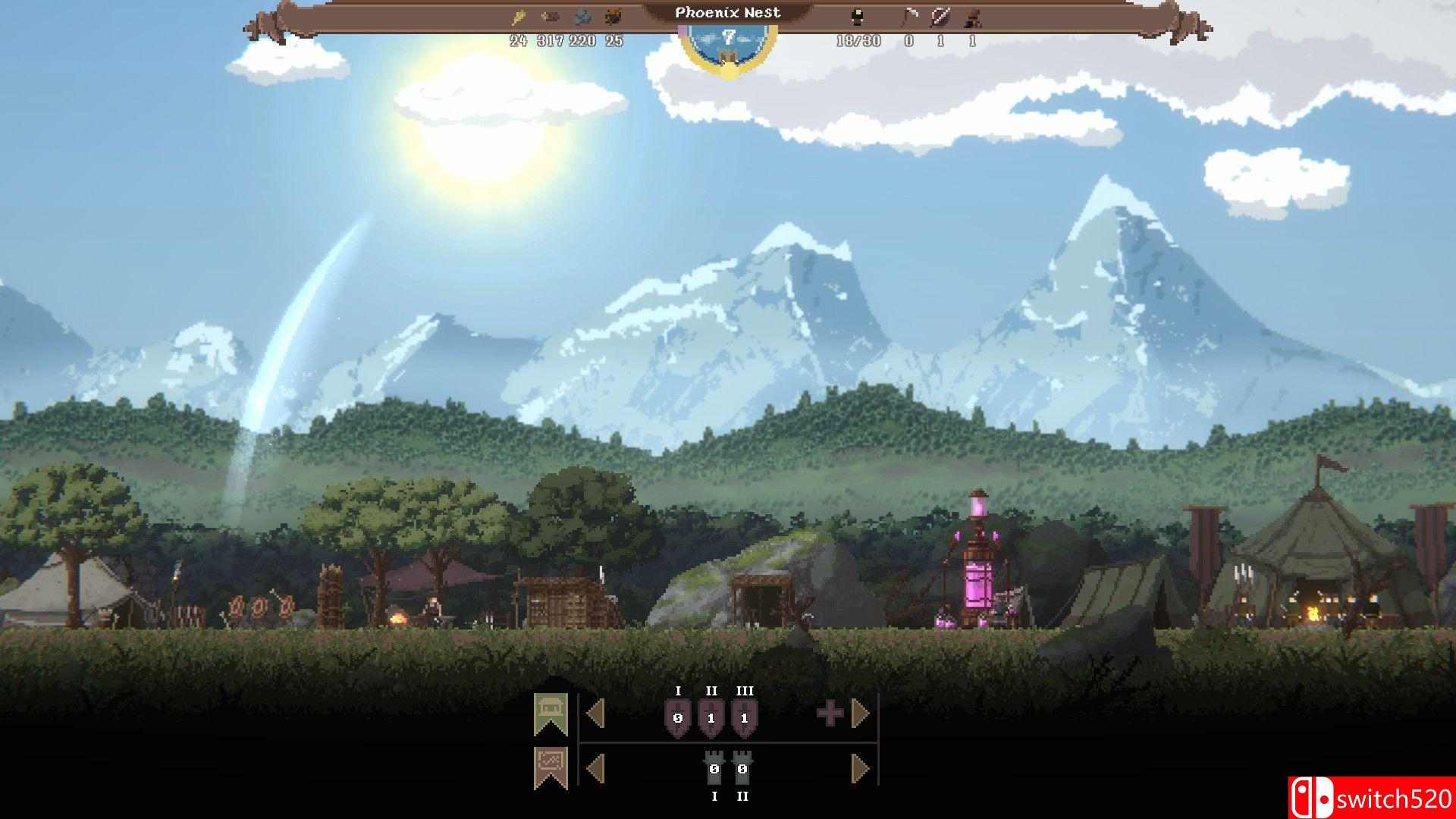Click the tier III shield showing 1
Image resolution: width=1456 pixels, height=819 pixels.
point(743,716)
